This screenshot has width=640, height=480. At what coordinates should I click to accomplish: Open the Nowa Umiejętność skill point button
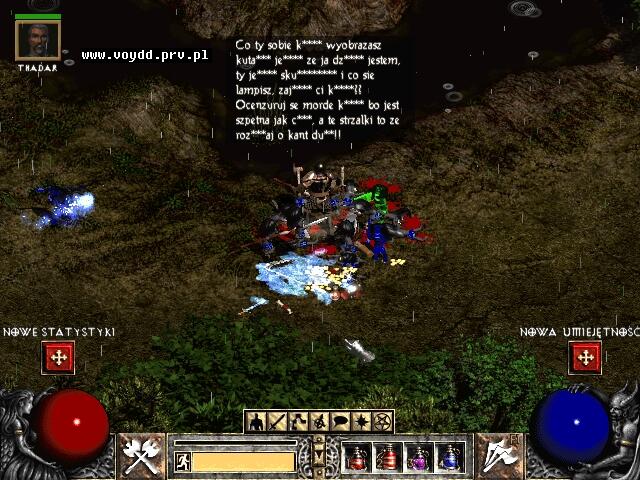(x=584, y=357)
